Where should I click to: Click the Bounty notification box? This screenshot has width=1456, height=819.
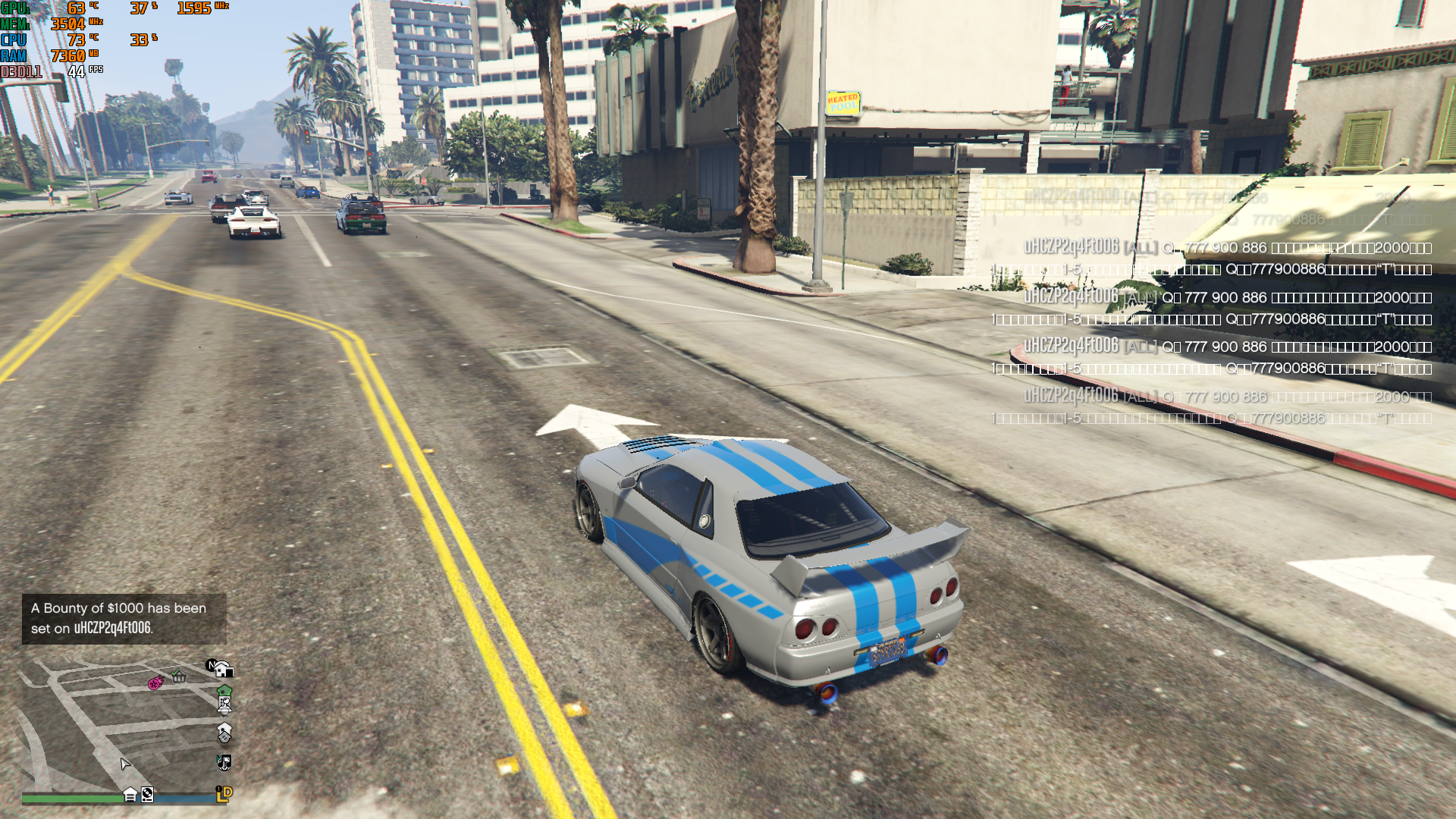124,618
